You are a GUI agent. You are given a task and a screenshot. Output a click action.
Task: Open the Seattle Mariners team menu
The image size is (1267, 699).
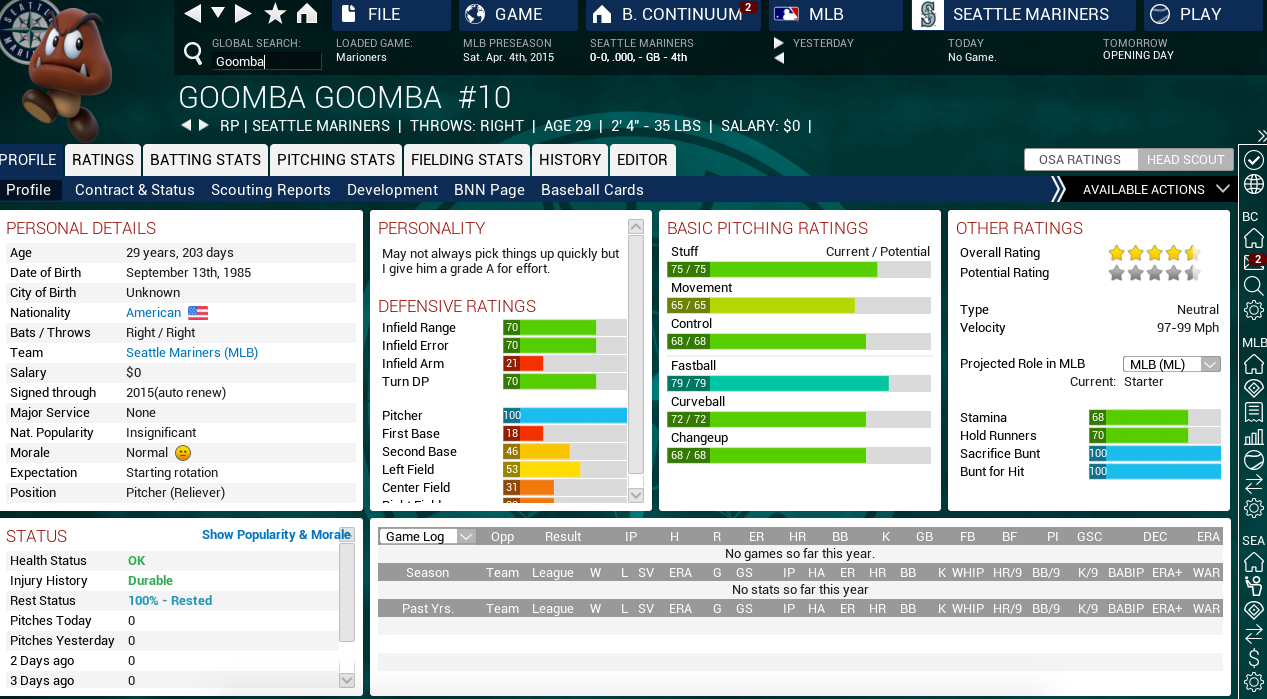click(x=1023, y=15)
